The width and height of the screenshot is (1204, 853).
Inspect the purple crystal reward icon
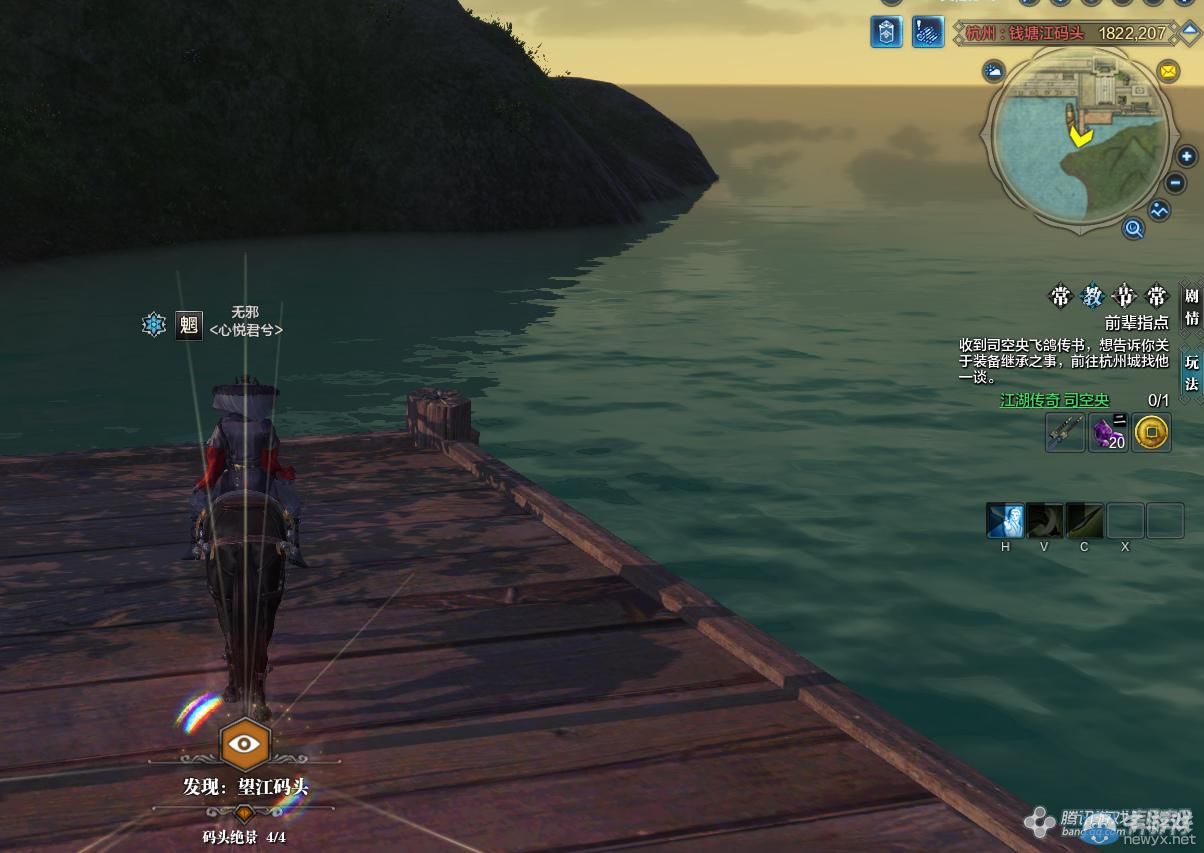pyautogui.click(x=1108, y=433)
